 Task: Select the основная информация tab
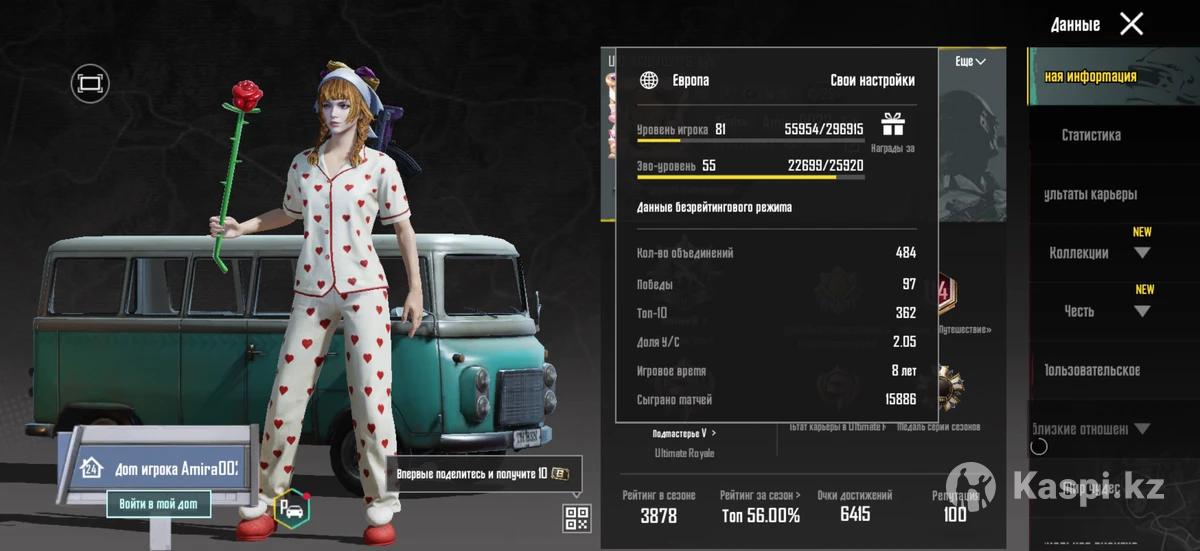point(1090,77)
